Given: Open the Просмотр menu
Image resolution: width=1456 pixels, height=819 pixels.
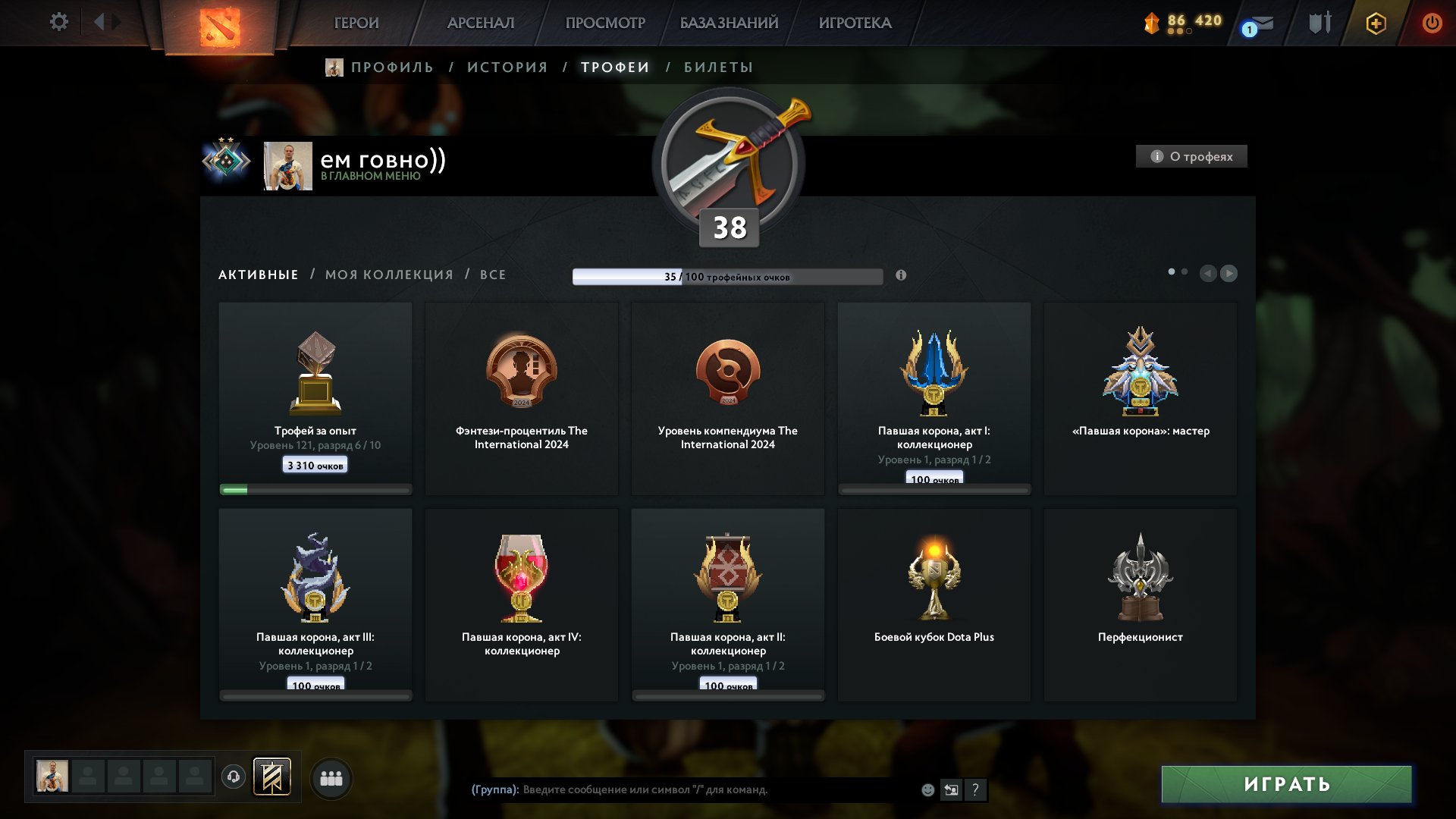Looking at the screenshot, I should (605, 23).
